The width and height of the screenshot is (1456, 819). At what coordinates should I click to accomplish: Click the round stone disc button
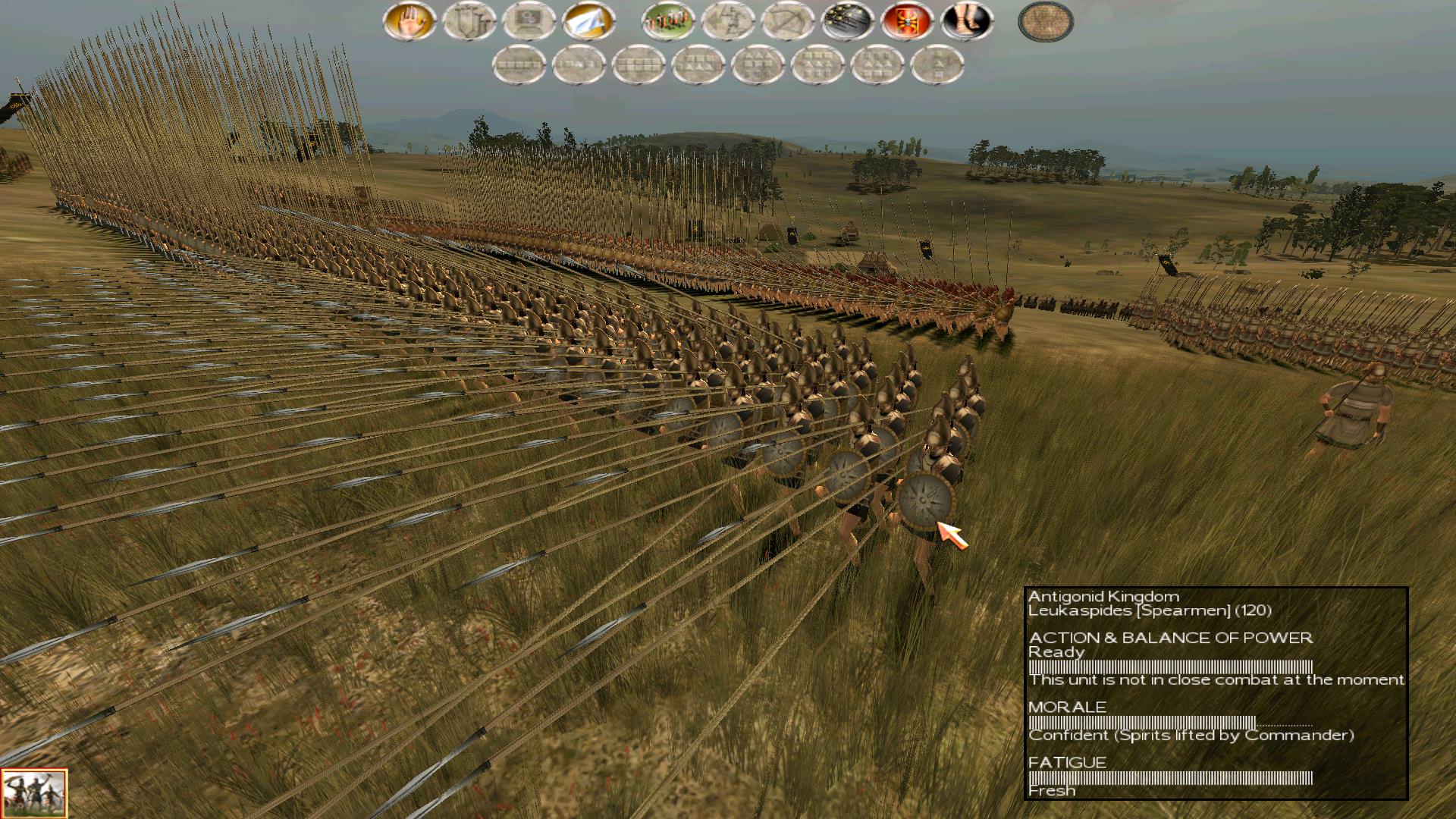tap(1046, 21)
